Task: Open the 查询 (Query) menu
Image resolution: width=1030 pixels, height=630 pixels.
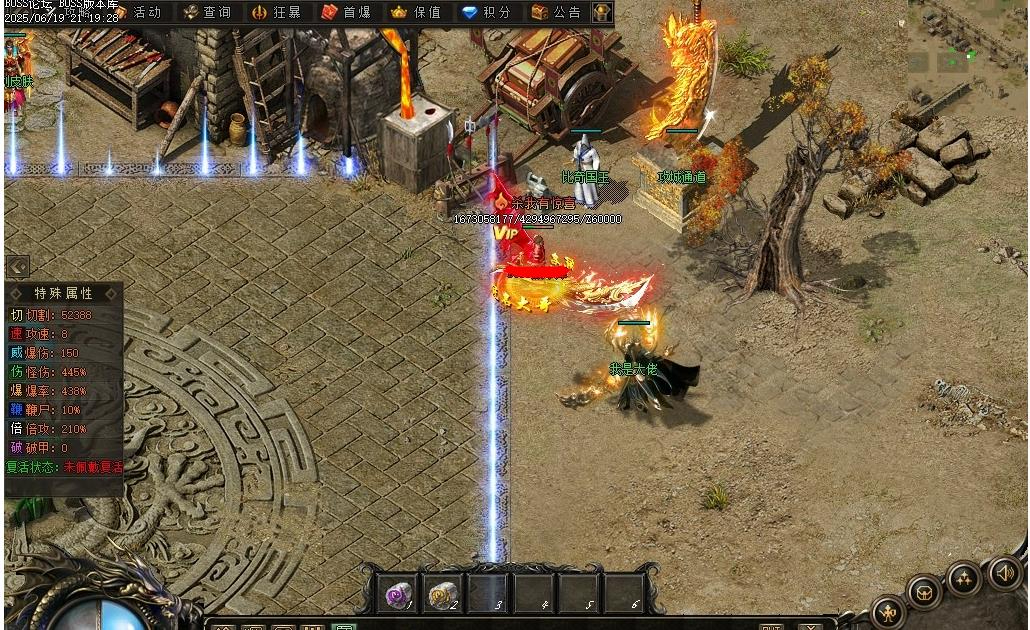Action: tap(207, 12)
